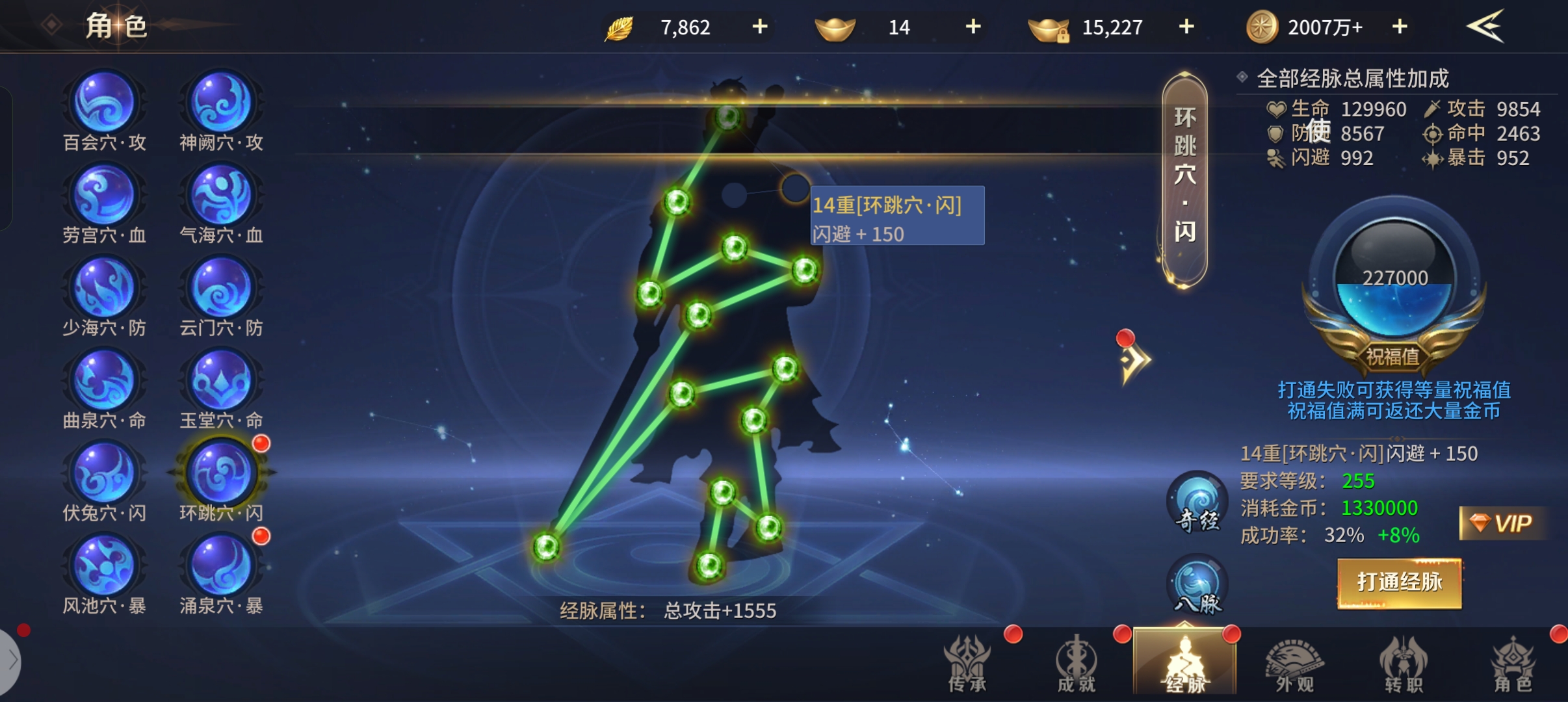Switch to the 转职 class change tab

pyautogui.click(x=1404, y=664)
